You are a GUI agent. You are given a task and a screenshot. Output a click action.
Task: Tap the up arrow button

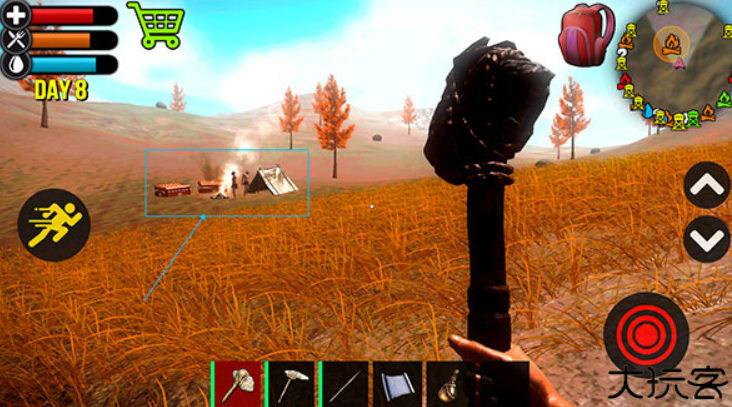click(706, 185)
